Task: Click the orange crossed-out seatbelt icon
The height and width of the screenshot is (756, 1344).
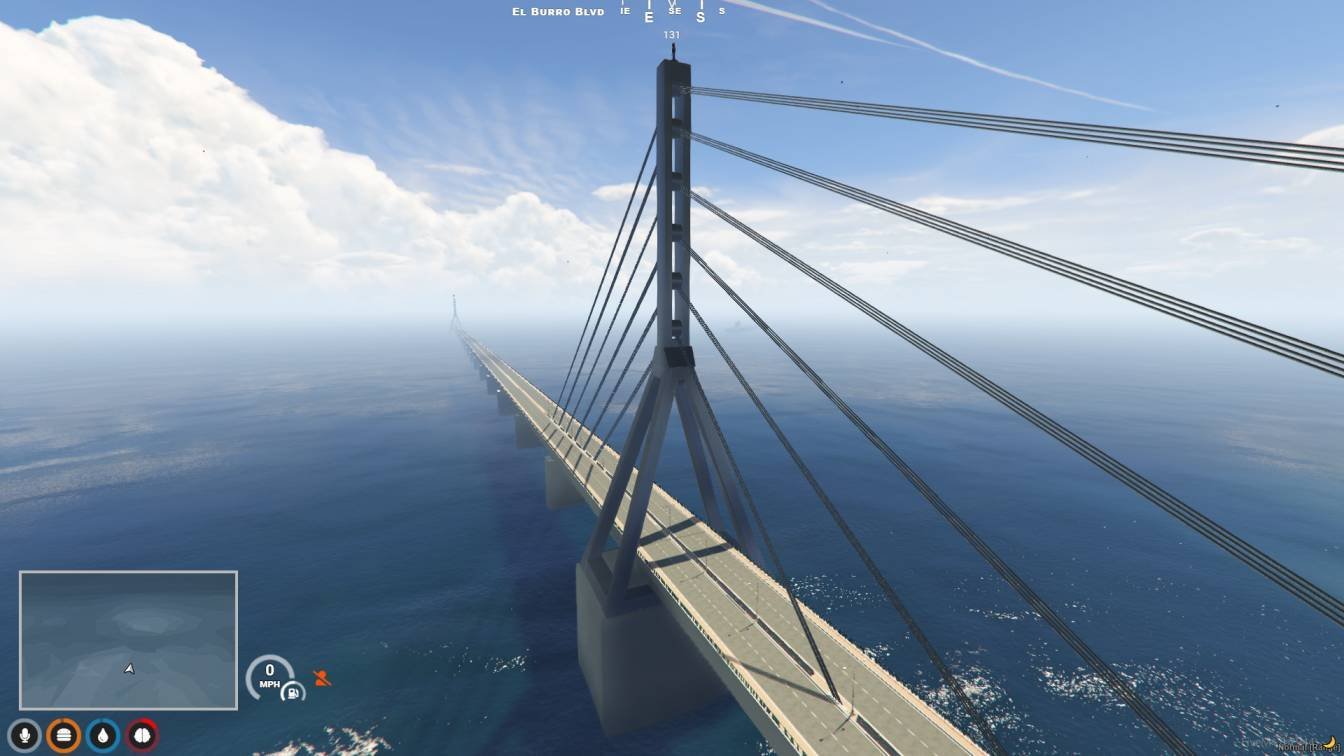Action: pyautogui.click(x=321, y=678)
